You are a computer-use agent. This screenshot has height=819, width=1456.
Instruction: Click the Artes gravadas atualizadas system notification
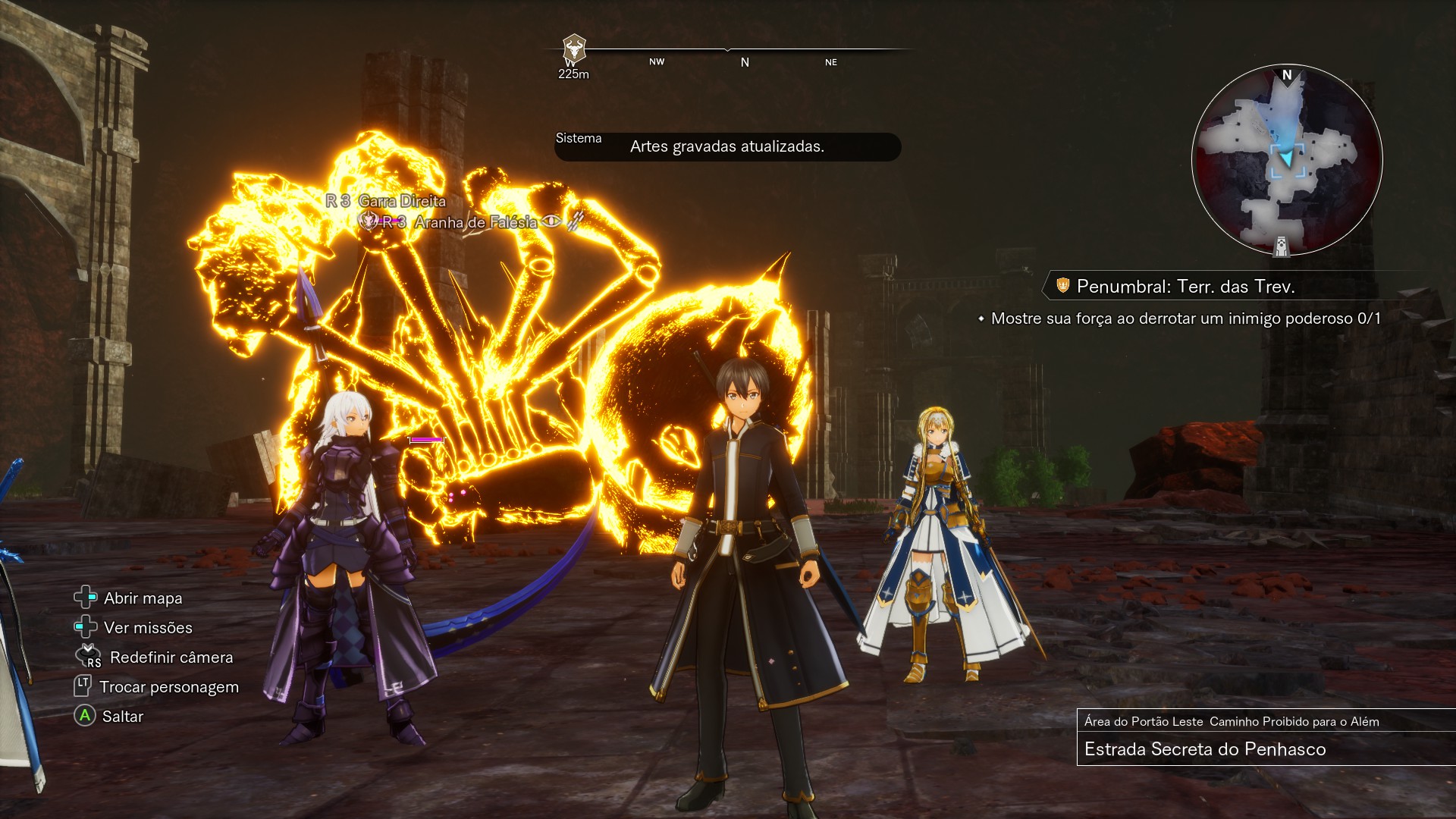pos(726,146)
